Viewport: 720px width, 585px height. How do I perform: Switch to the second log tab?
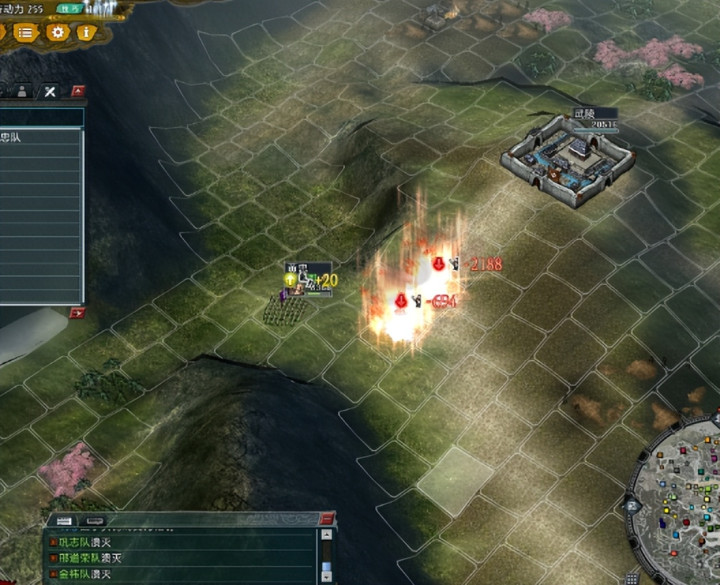[x=95, y=521]
